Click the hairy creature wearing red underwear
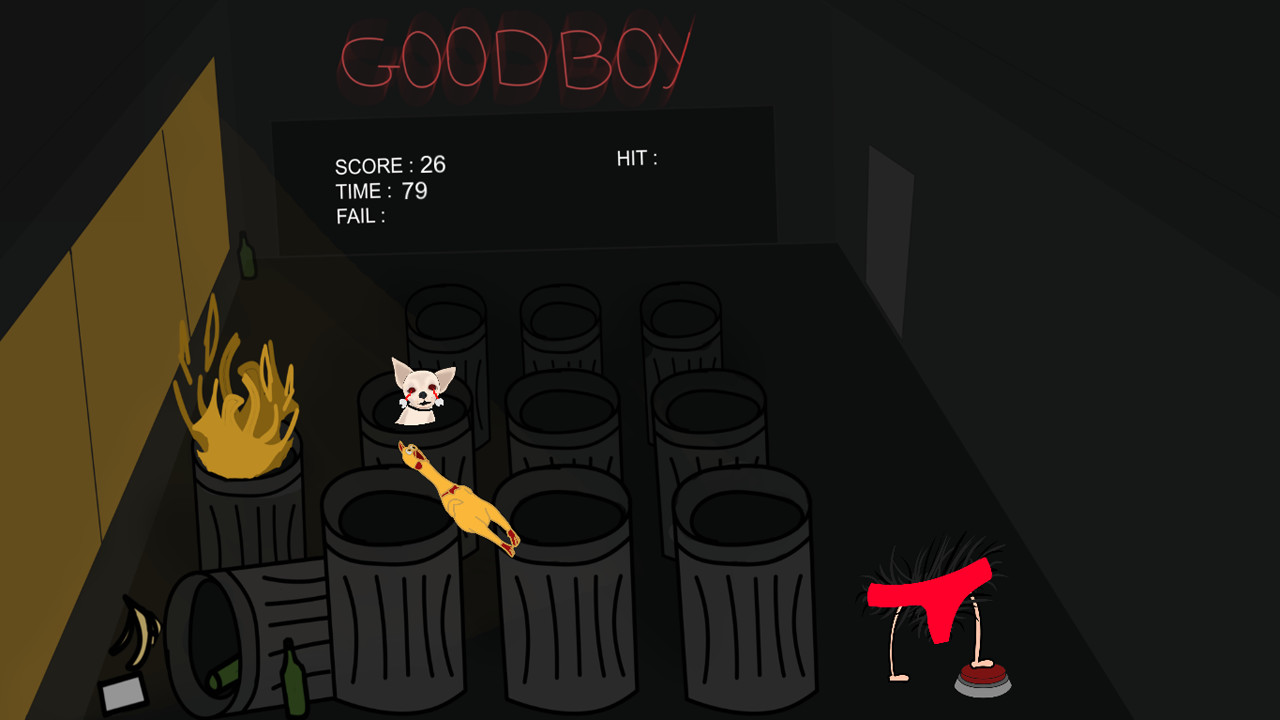 [x=928, y=600]
